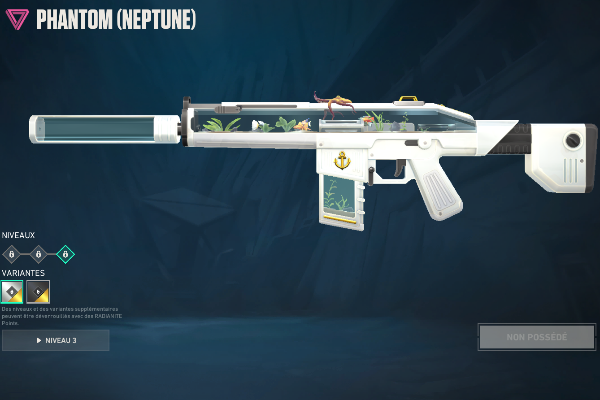This screenshot has width=600, height=400.
Task: Select the first locked level diamond
Action: tap(11, 254)
